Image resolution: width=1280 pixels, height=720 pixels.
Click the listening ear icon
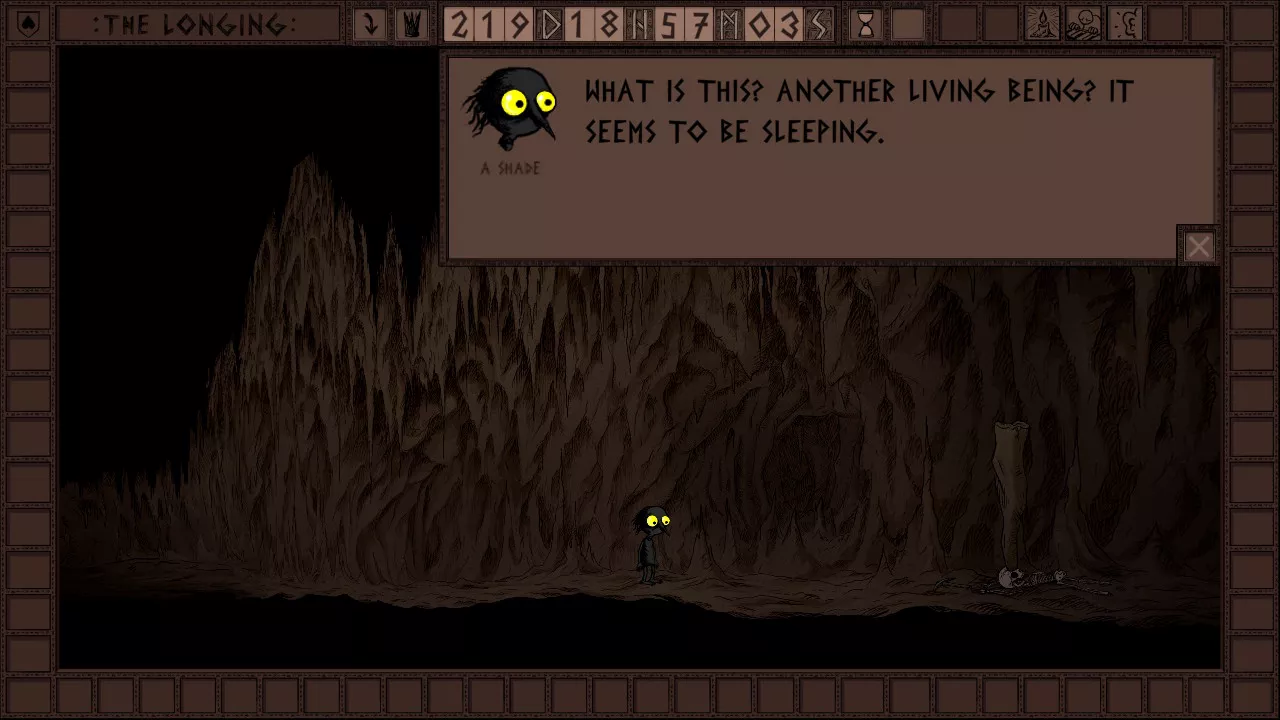pyautogui.click(x=1125, y=25)
